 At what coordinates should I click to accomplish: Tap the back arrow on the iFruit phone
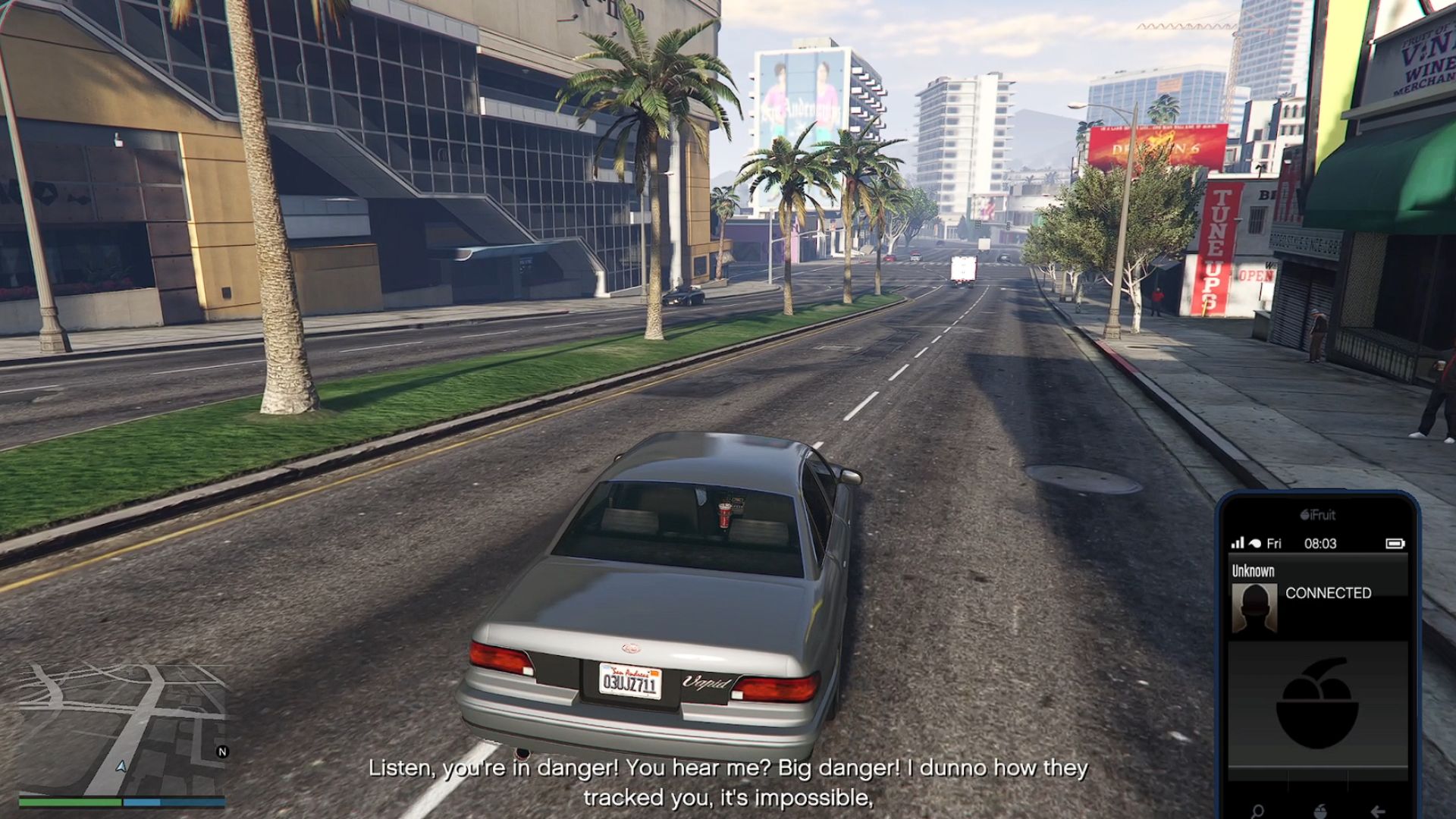1378,811
